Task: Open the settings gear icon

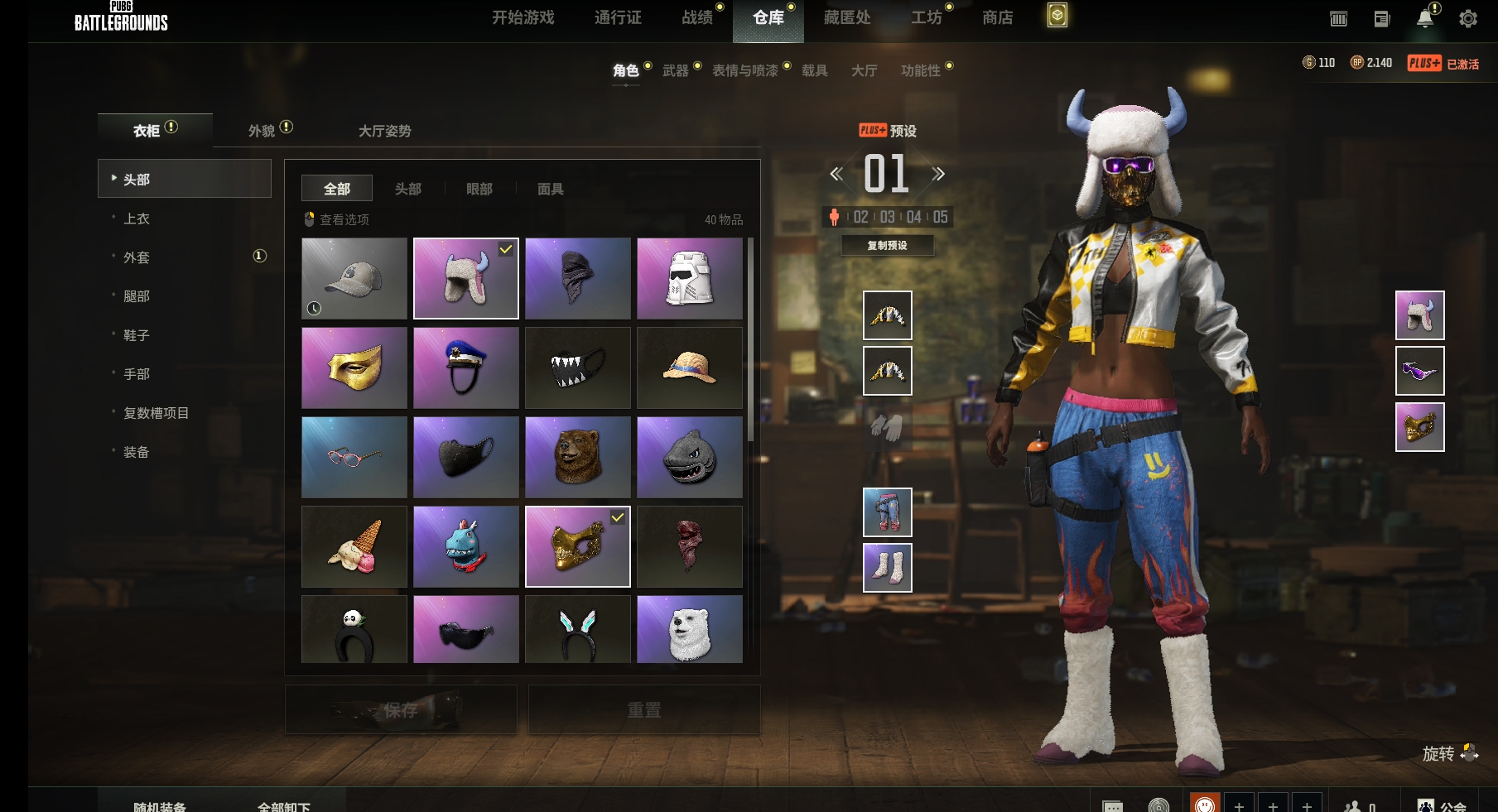Action: point(1467,19)
